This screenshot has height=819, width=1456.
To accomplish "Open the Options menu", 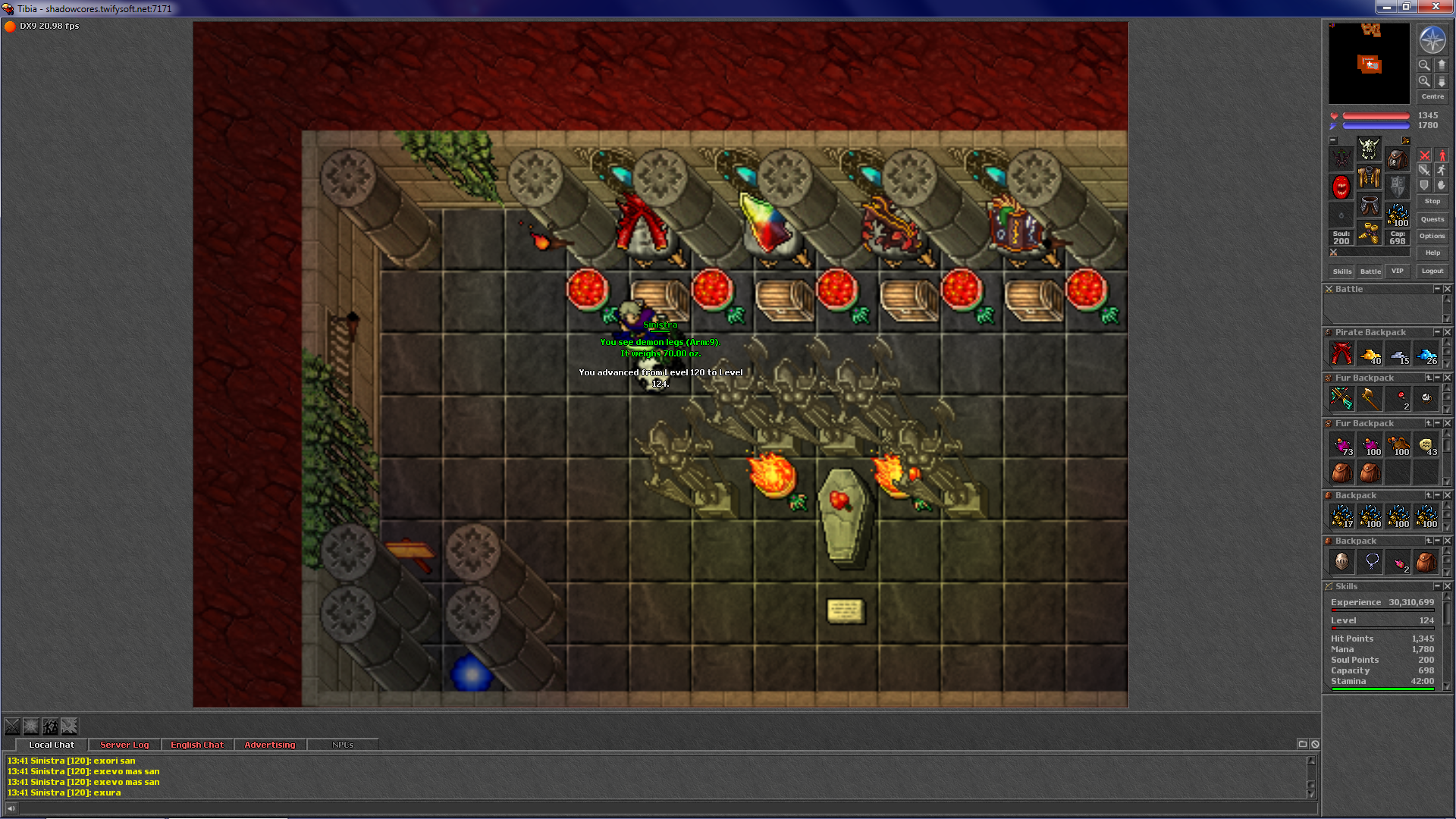I will [1432, 237].
